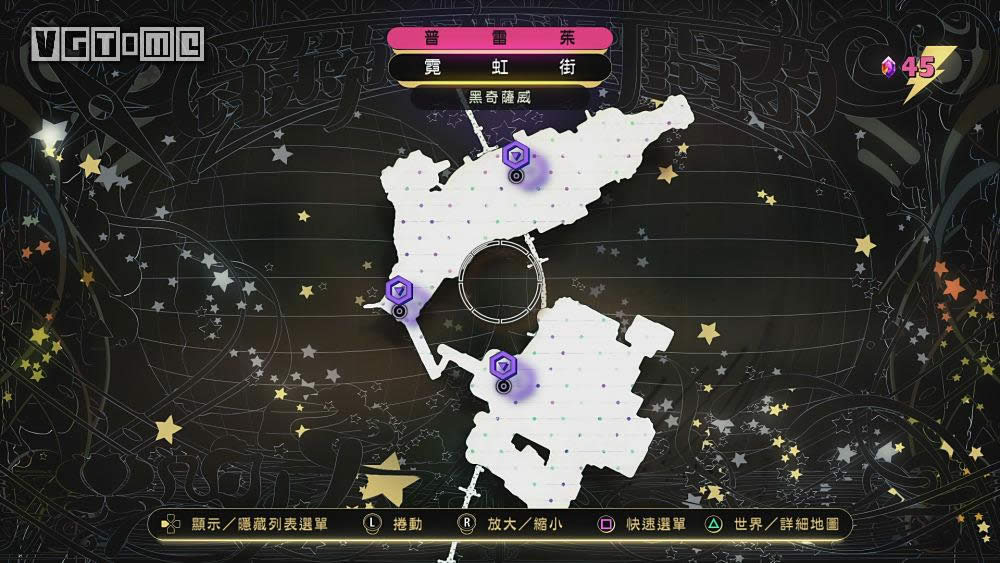Select the westernmost purple hexagon map marker
This screenshot has height=563, width=1000.
tap(399, 290)
